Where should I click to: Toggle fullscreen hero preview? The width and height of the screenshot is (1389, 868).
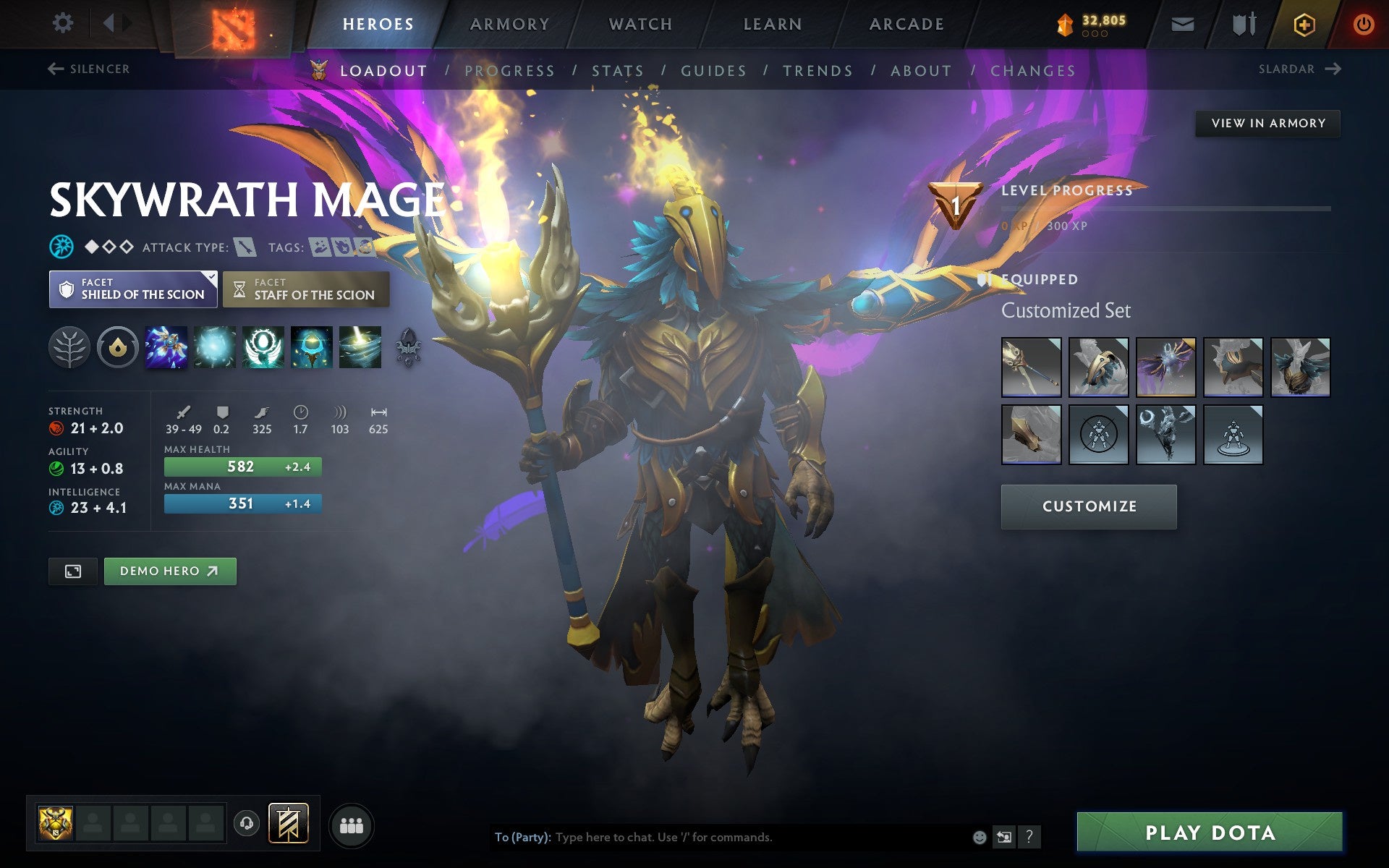(72, 571)
